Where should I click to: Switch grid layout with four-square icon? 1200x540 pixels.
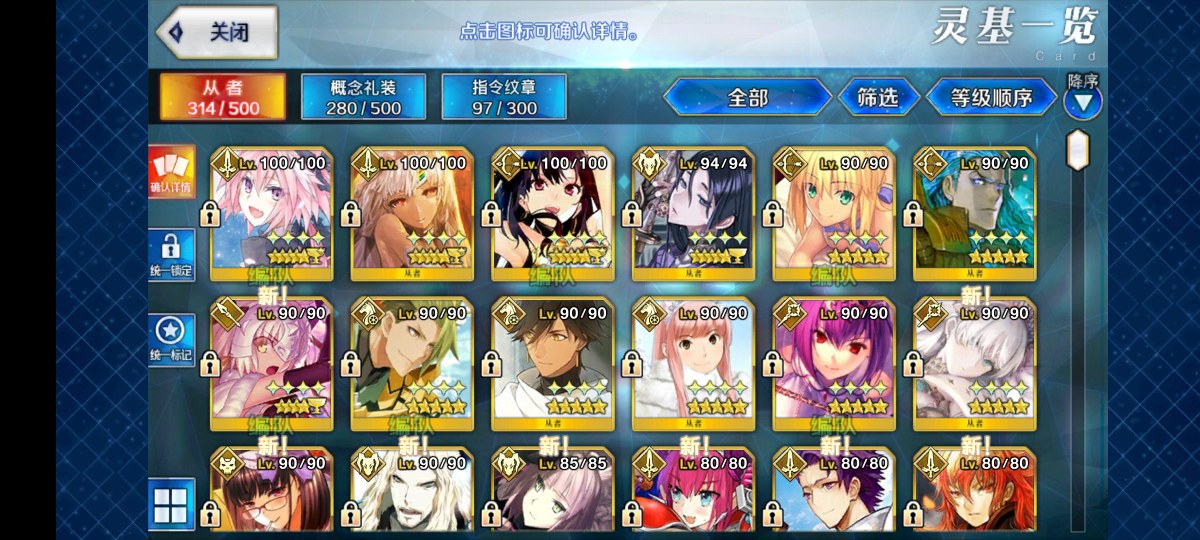click(170, 503)
